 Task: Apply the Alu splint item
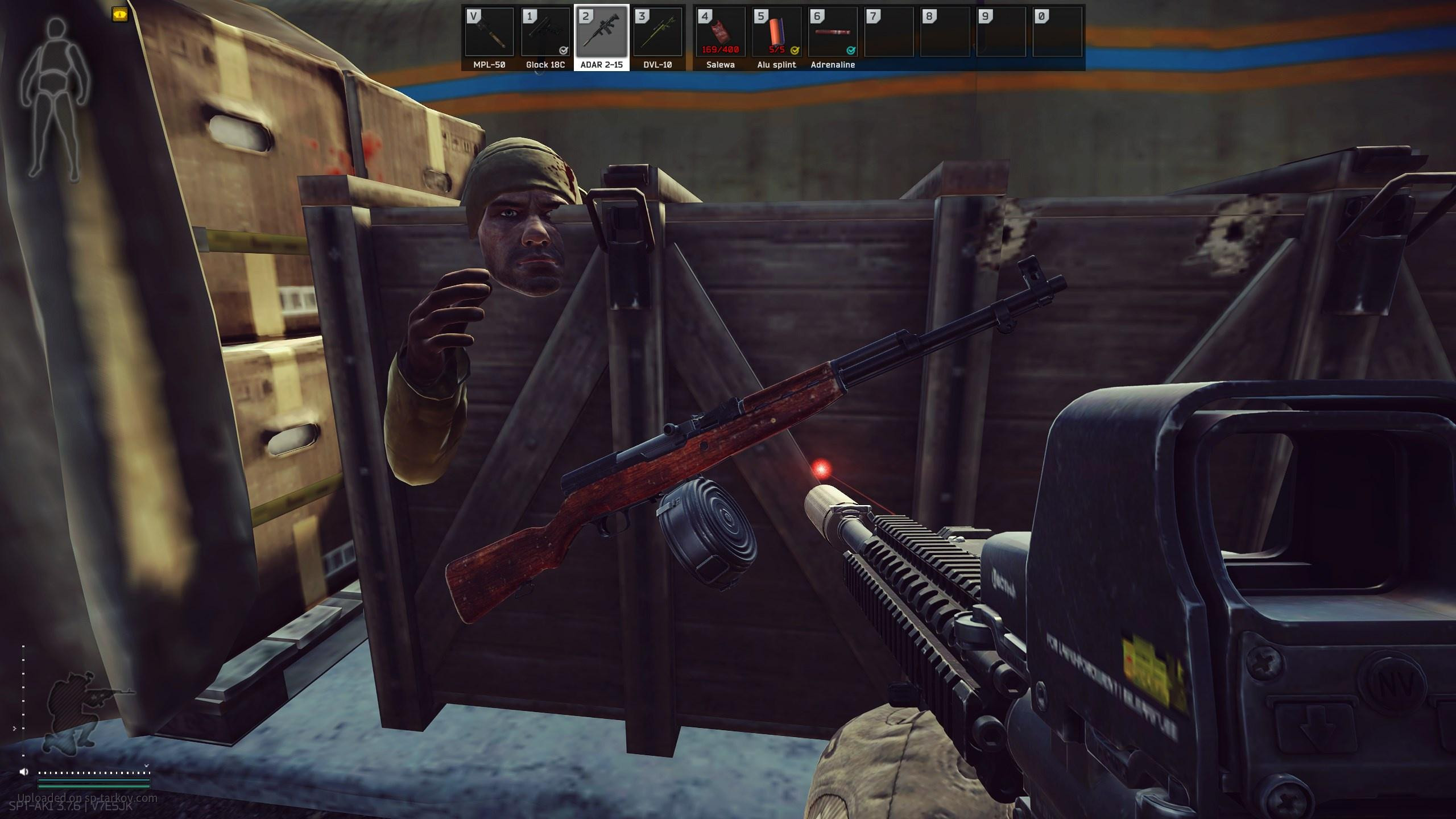(x=776, y=33)
